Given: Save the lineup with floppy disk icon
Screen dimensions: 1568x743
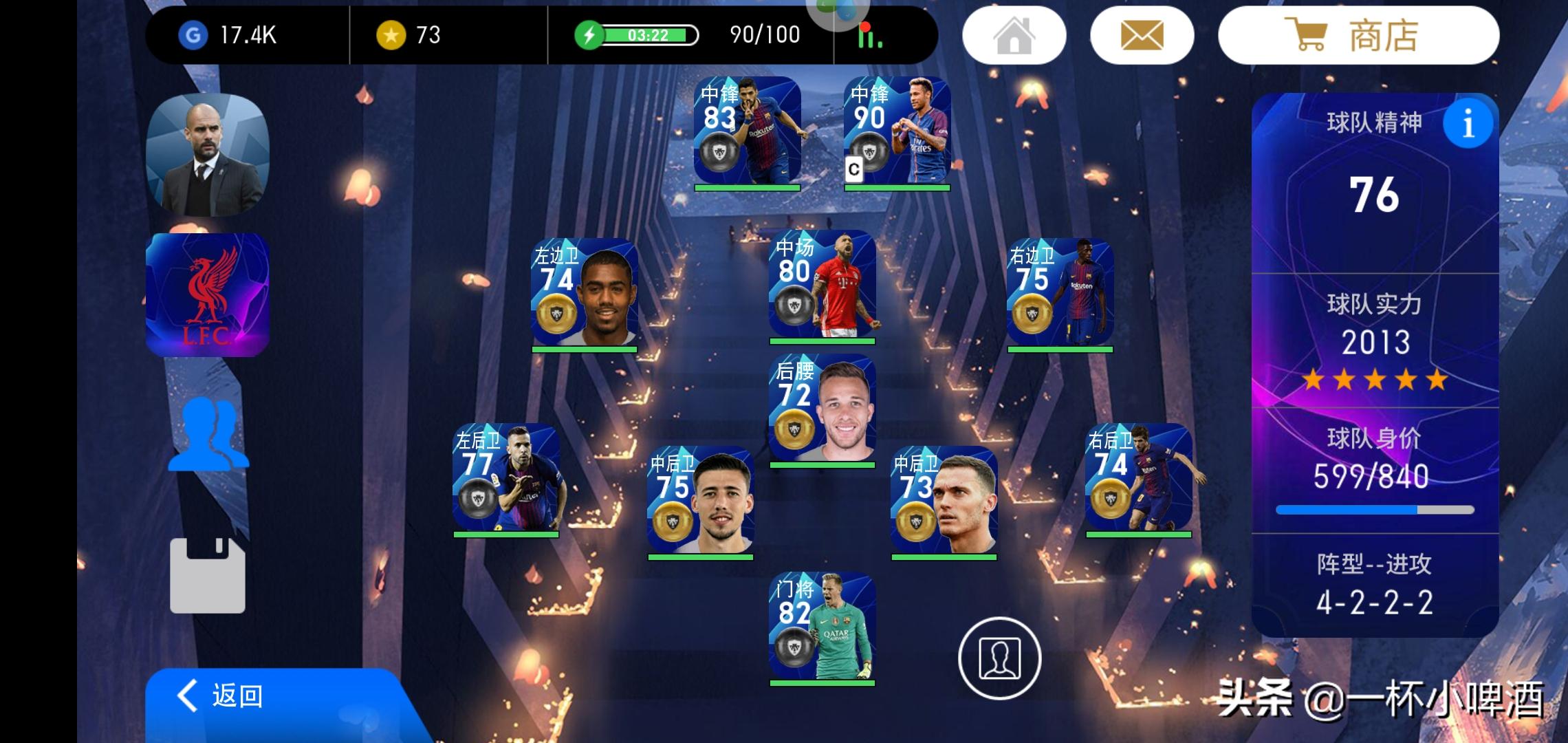Looking at the screenshot, I should [208, 575].
